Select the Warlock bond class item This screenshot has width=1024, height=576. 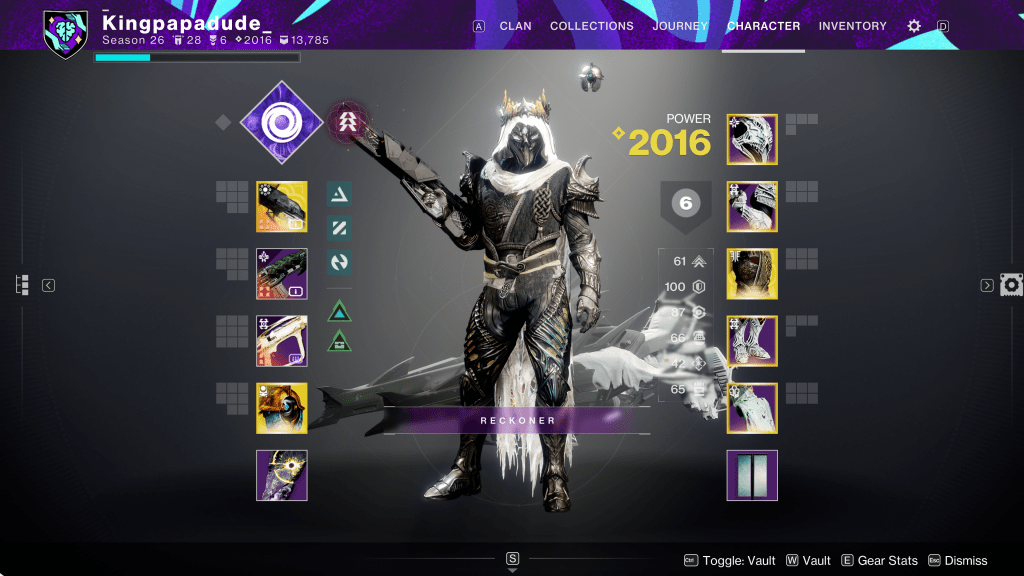(752, 408)
